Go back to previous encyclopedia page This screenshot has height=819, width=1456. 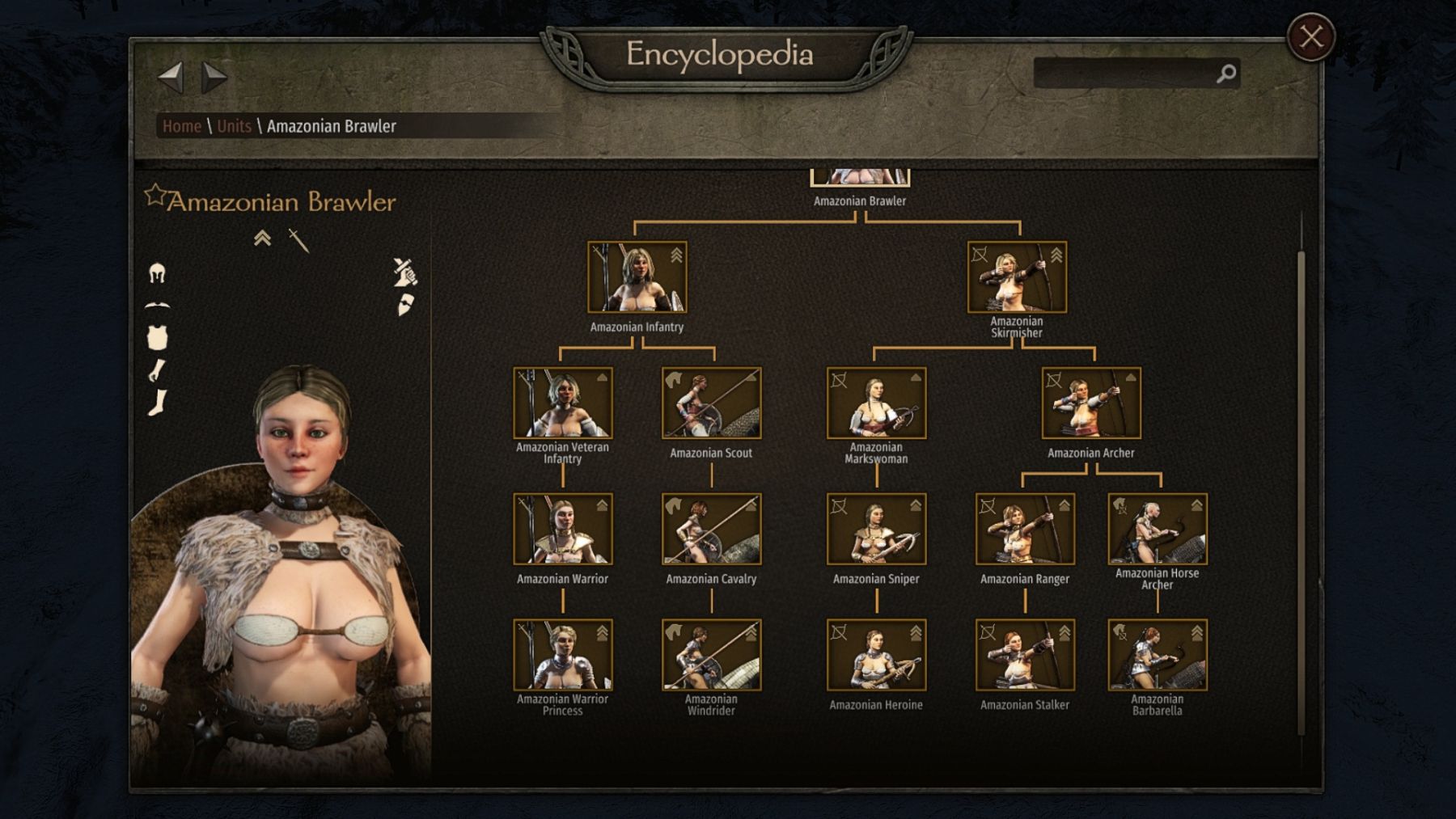coord(171,78)
